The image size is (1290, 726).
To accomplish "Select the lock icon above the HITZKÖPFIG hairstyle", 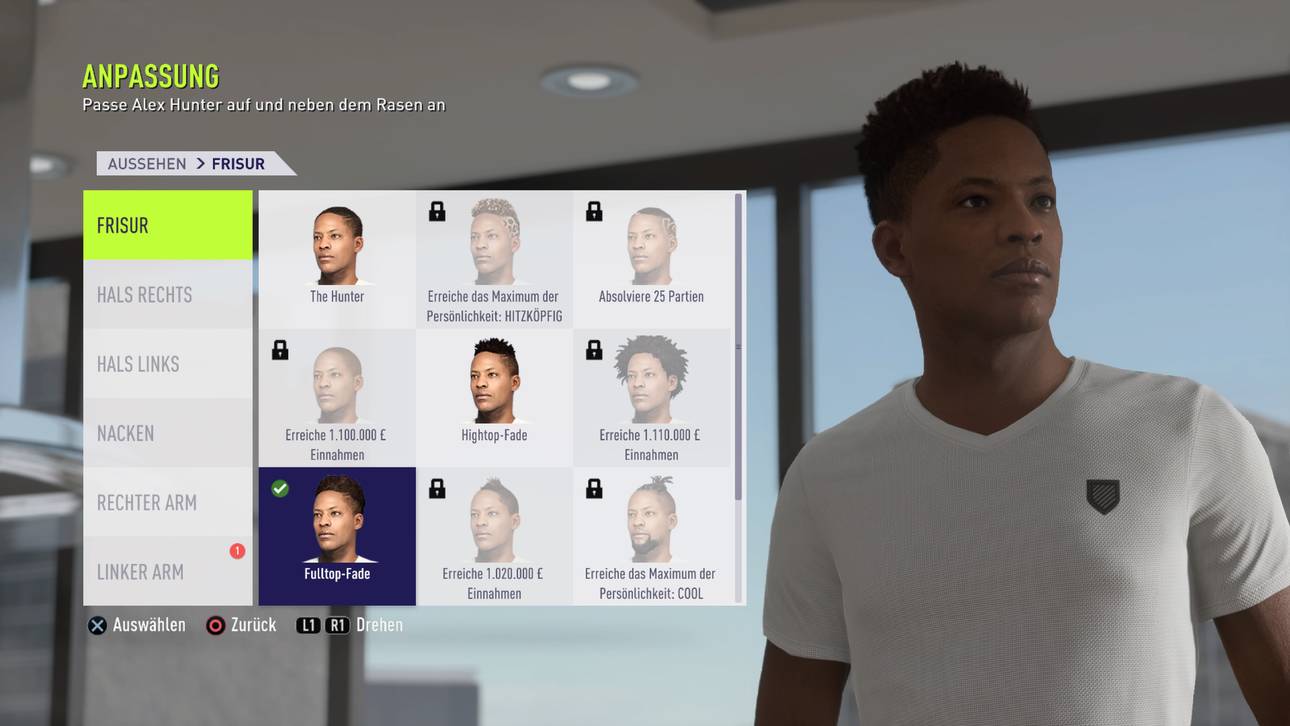I will click(437, 211).
